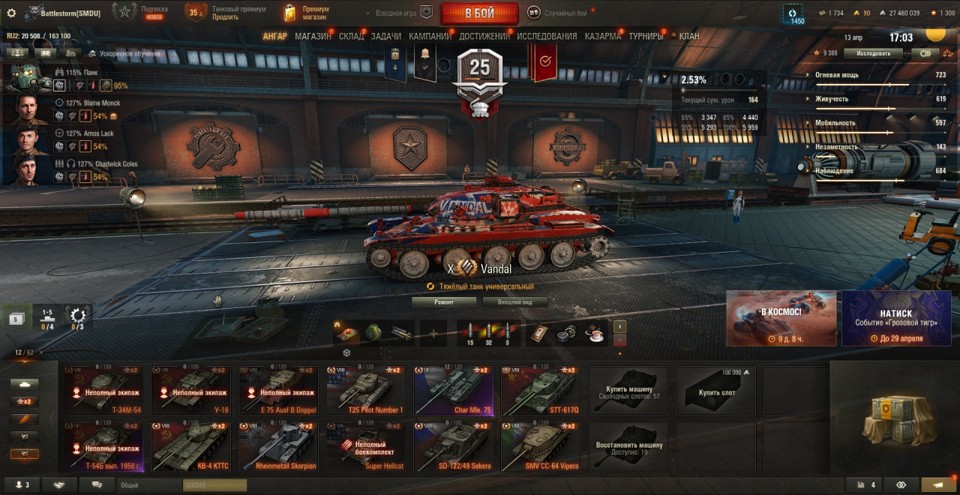Screen dimensions: 960x495
Task: Show the ДОСТИЖЕНИЯ tab
Action: (x=483, y=36)
